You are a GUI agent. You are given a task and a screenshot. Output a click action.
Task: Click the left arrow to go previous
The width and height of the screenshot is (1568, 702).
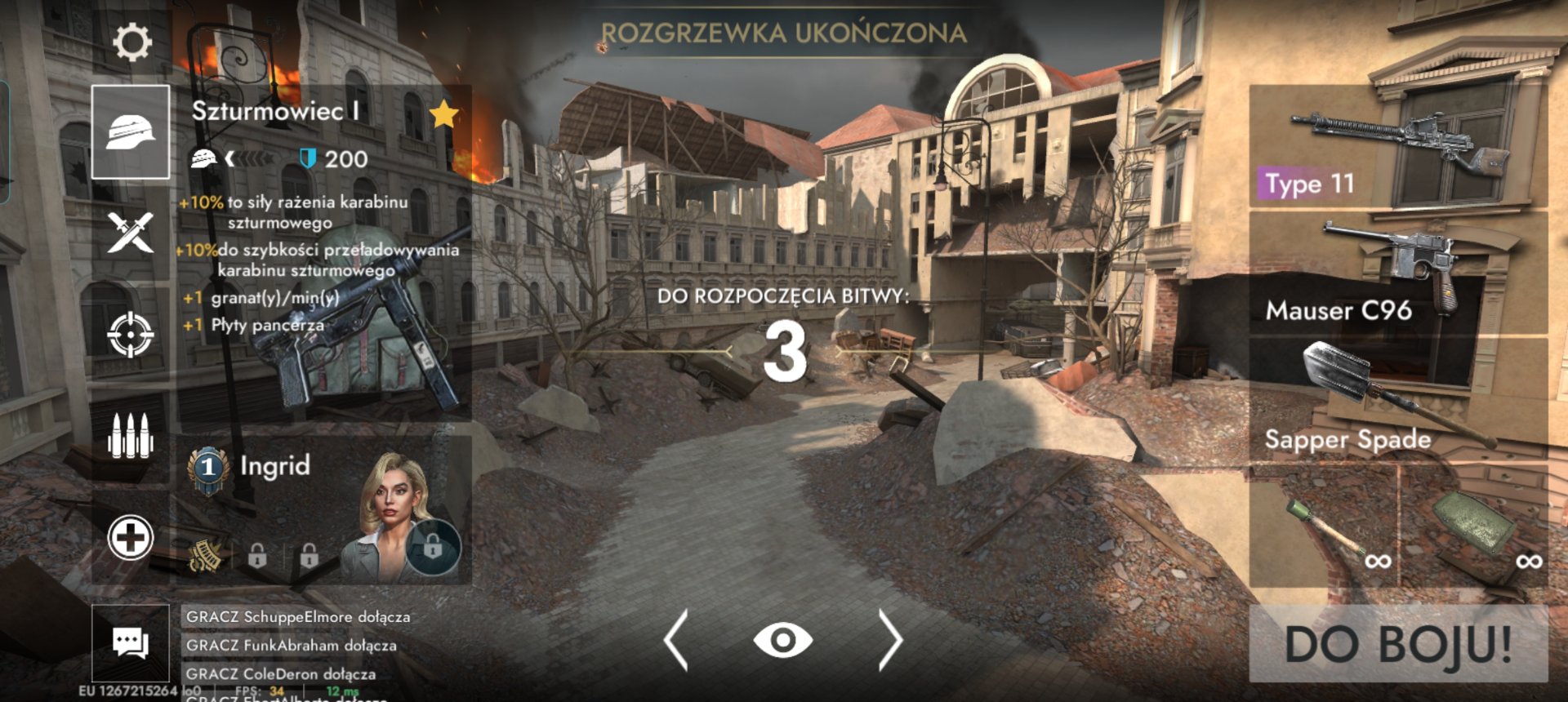pyautogui.click(x=676, y=641)
